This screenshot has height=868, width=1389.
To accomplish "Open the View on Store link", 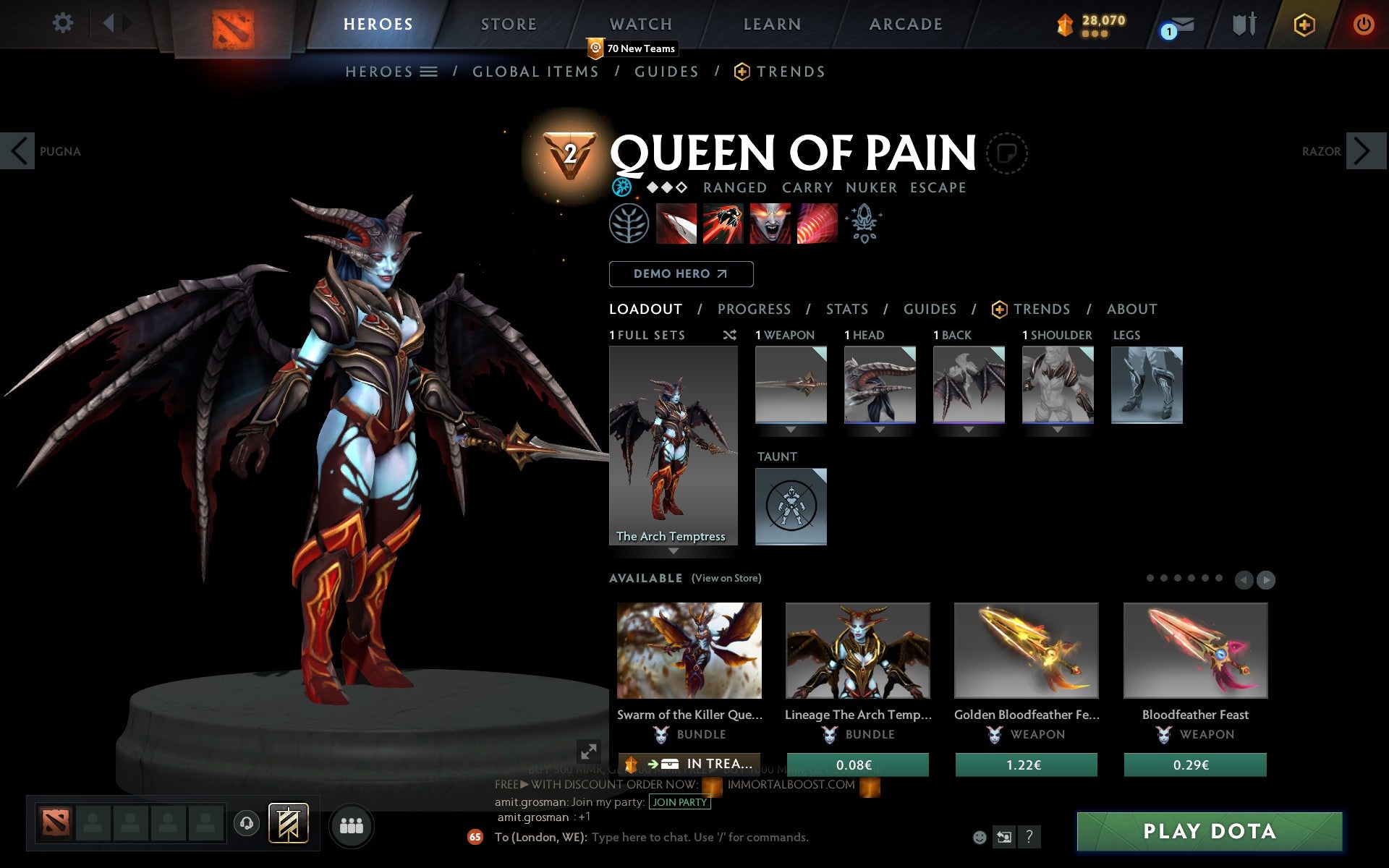I will [726, 578].
